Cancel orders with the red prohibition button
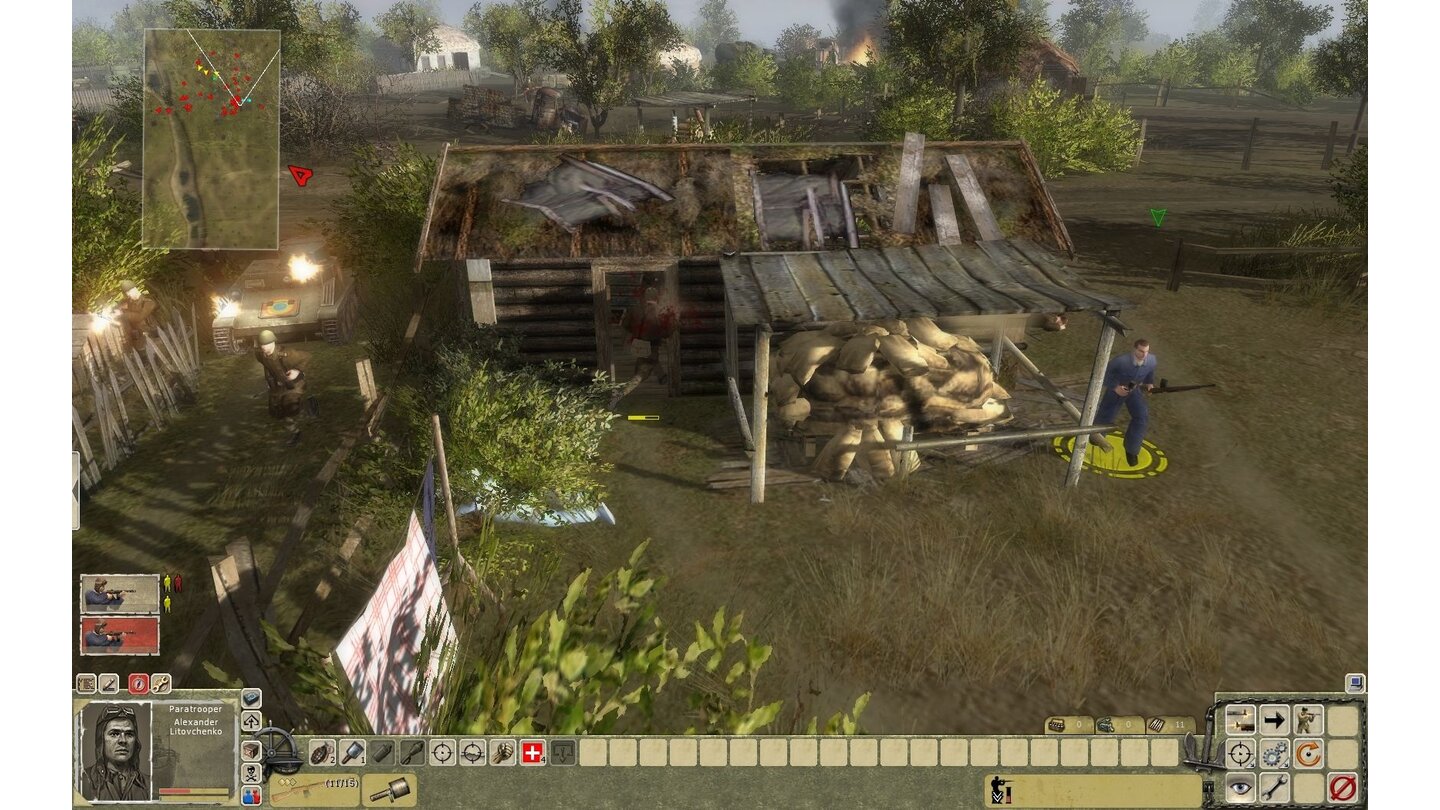 [1344, 788]
